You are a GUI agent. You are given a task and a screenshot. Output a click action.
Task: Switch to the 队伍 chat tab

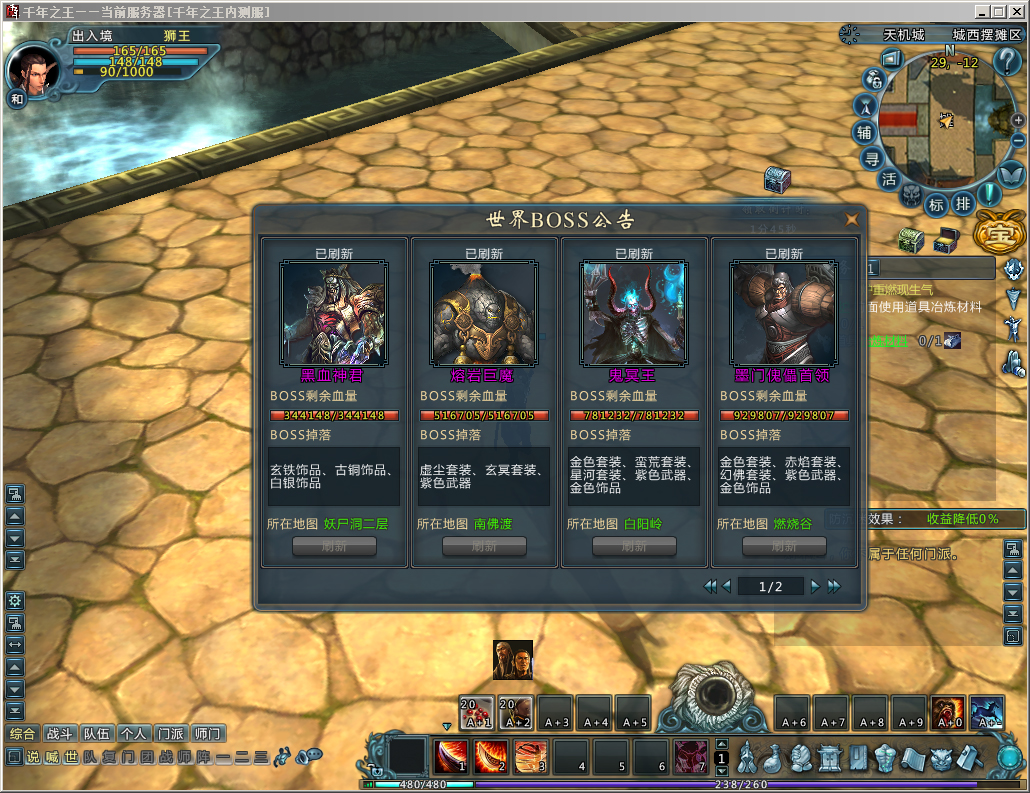click(x=97, y=733)
